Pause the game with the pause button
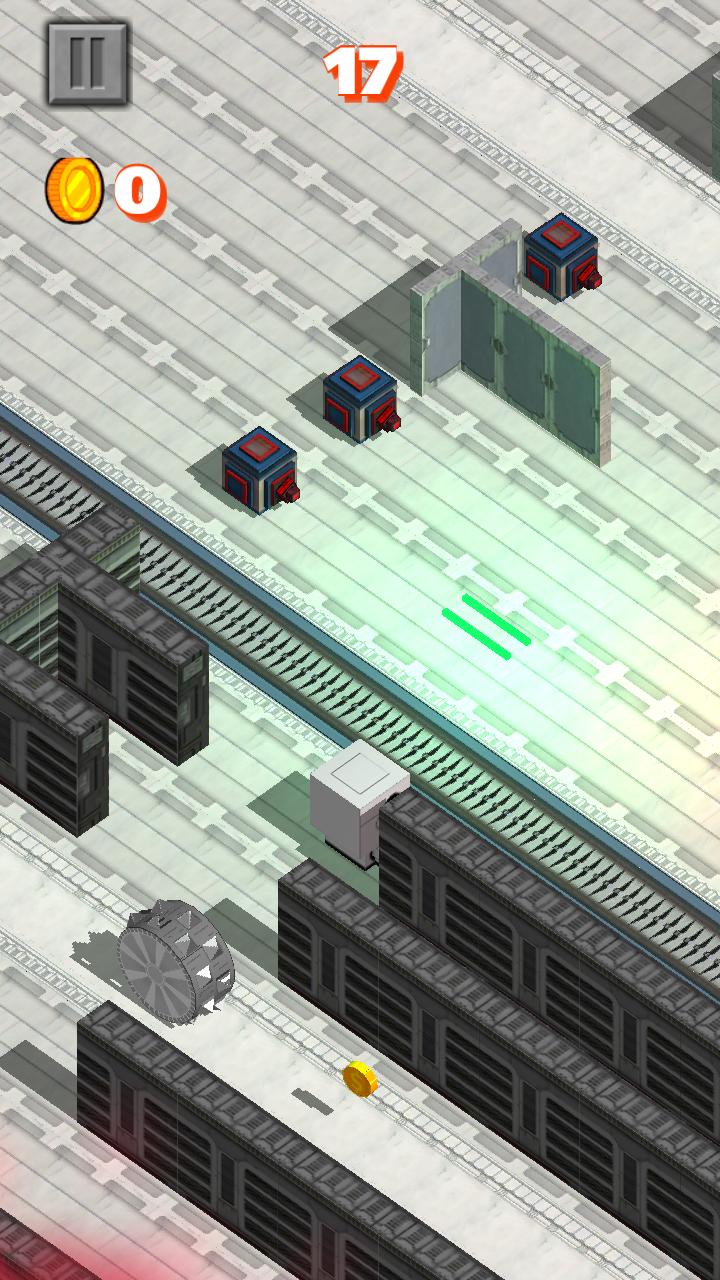The width and height of the screenshot is (720, 1280). point(88,63)
